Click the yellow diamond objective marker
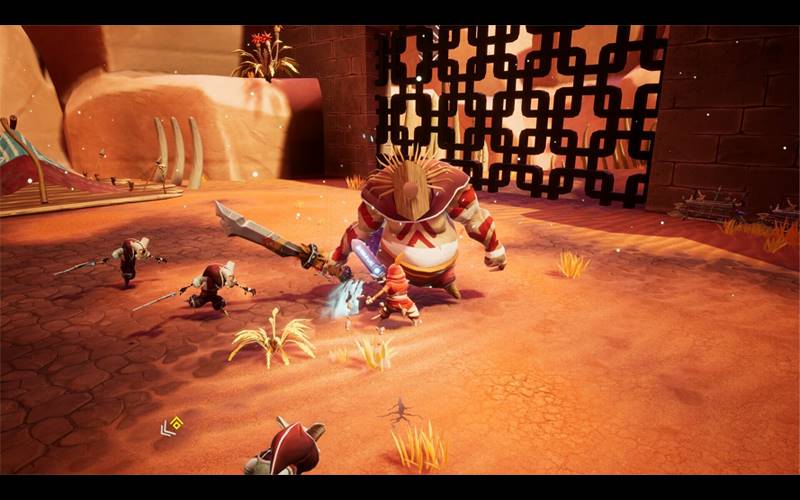The image size is (800, 500). pyautogui.click(x=176, y=423)
